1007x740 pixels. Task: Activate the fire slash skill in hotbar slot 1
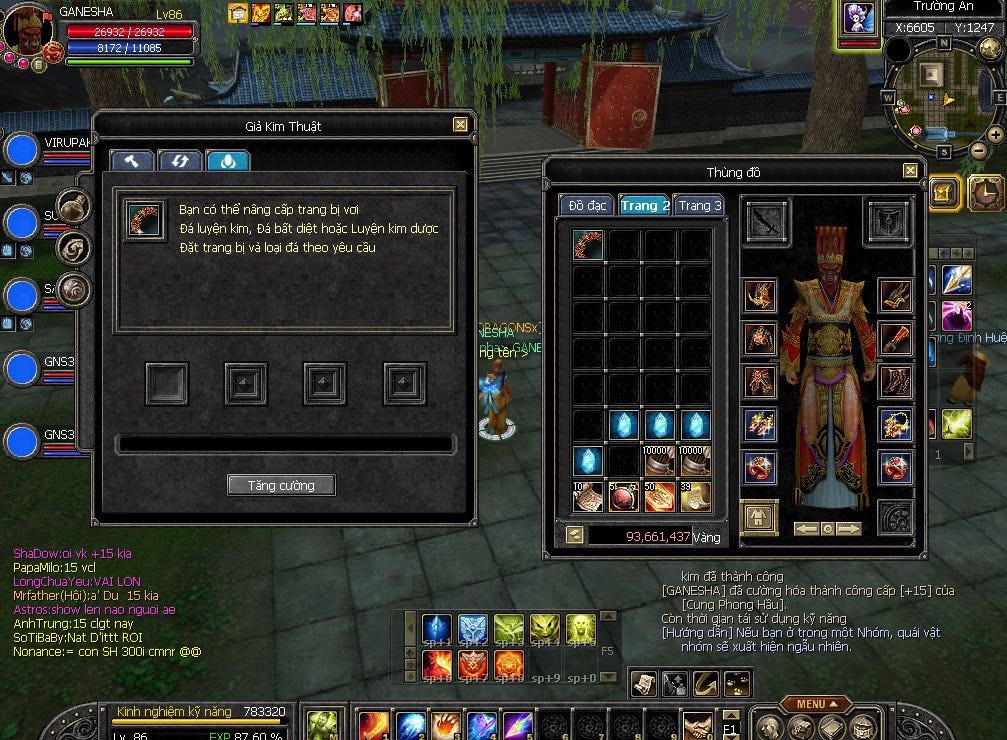click(373, 724)
